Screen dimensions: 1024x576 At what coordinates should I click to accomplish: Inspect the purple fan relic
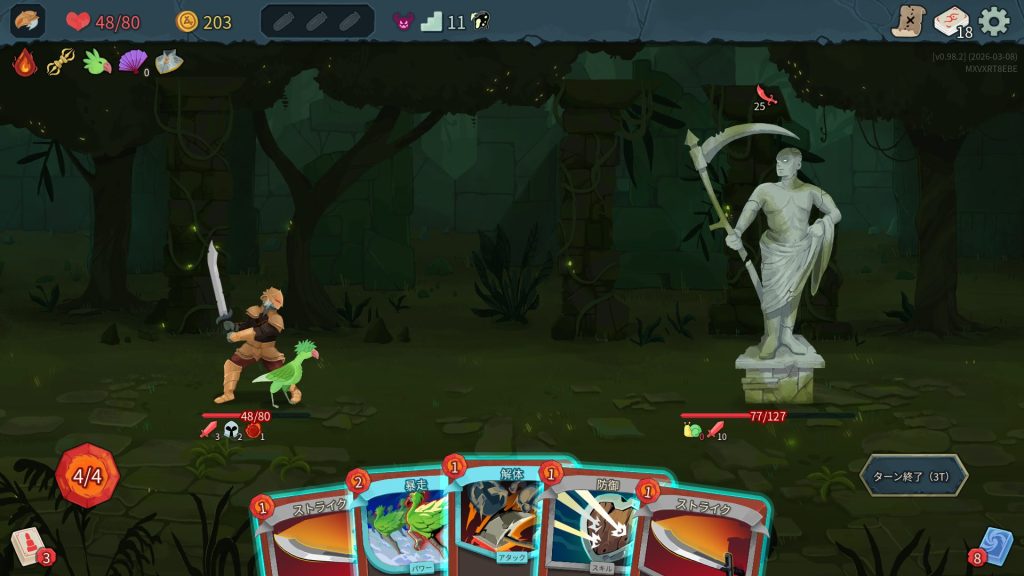coord(132,63)
